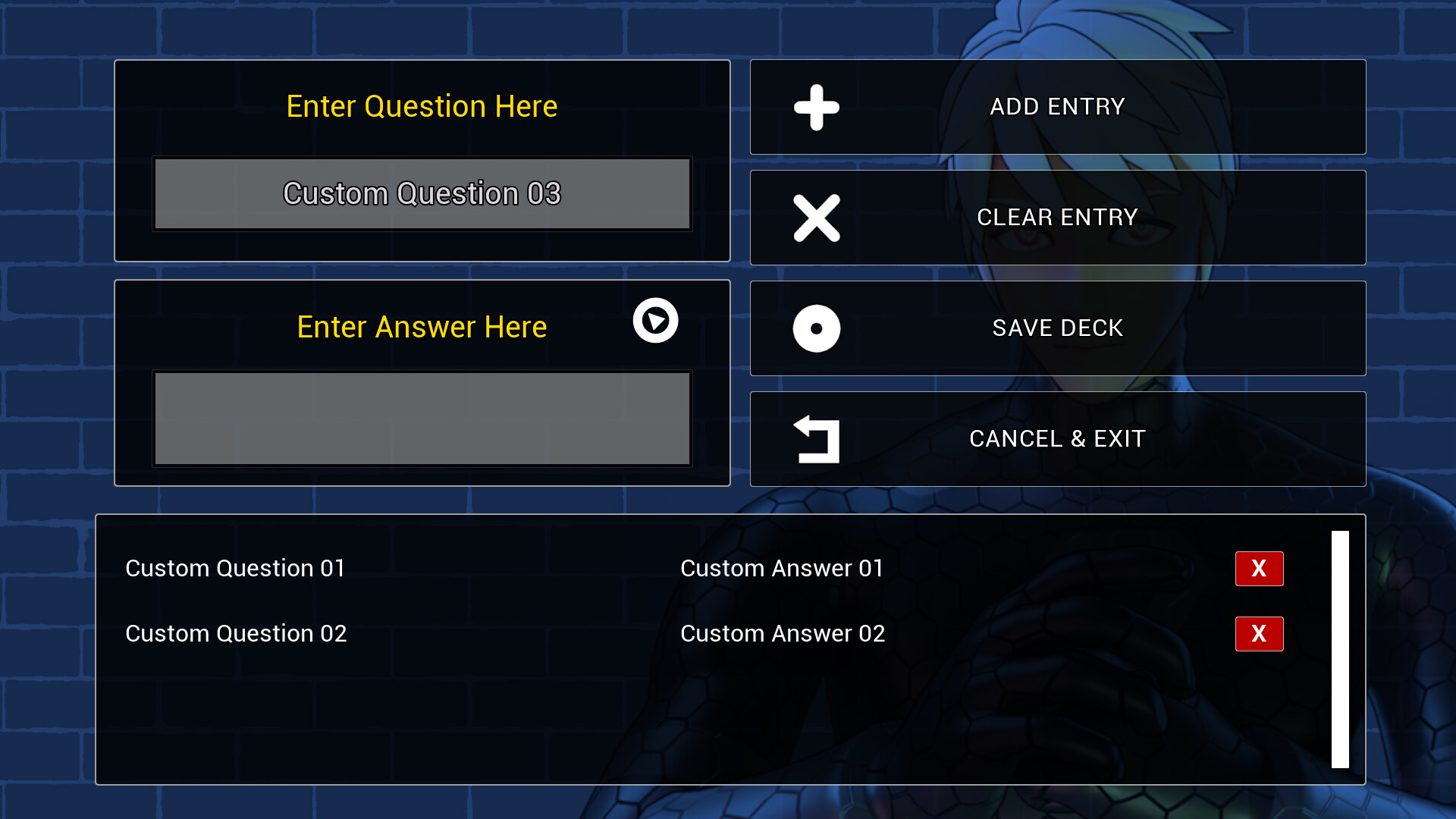Select the X icon for Clear Entry
Image resolution: width=1456 pixels, height=819 pixels.
[816, 218]
